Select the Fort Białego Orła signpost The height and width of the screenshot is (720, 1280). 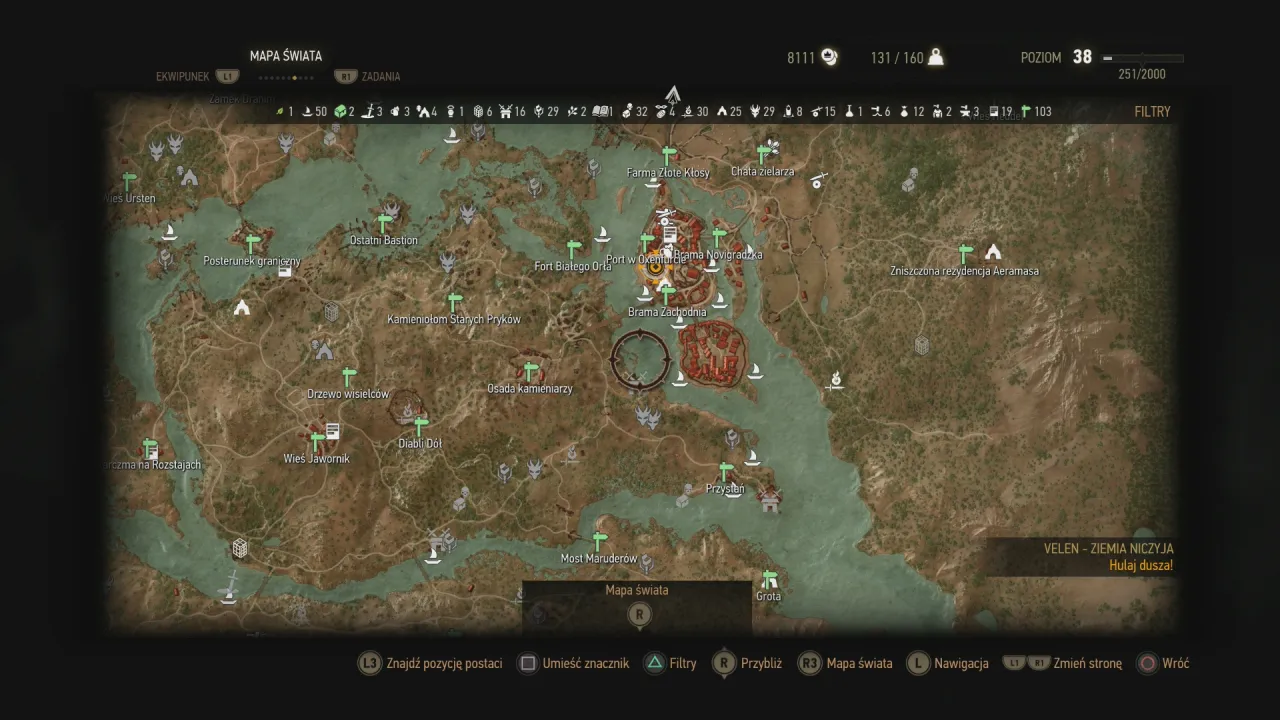tap(574, 249)
